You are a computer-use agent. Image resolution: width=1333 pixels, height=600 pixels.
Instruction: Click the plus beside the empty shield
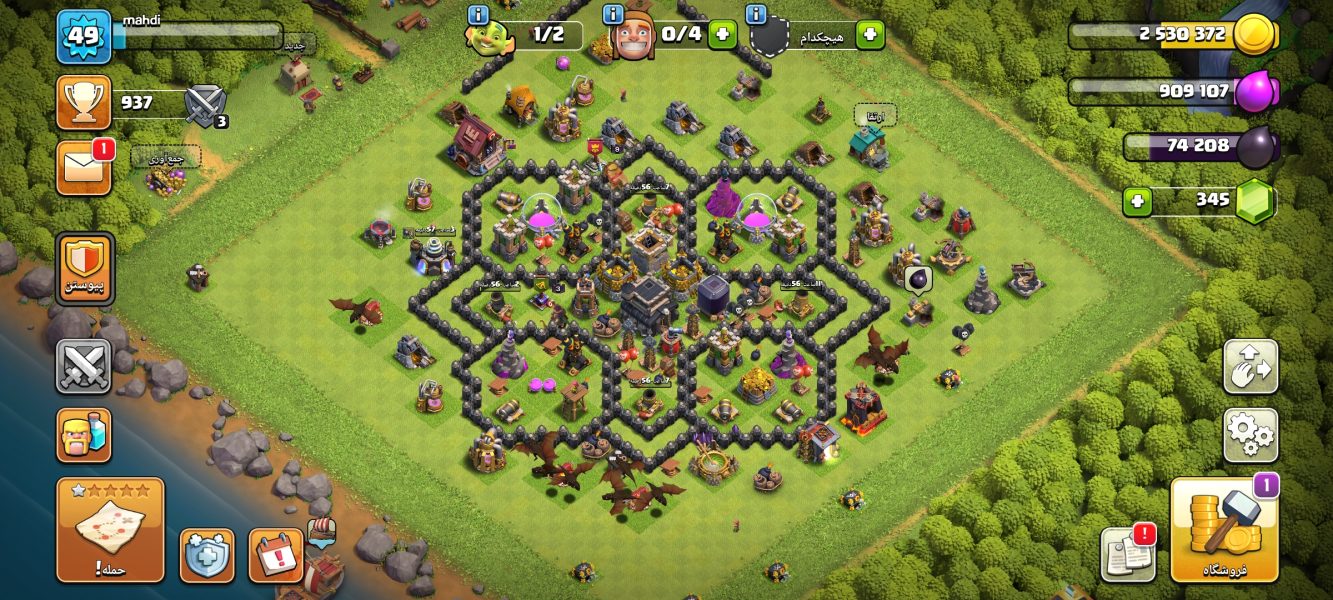(870, 34)
